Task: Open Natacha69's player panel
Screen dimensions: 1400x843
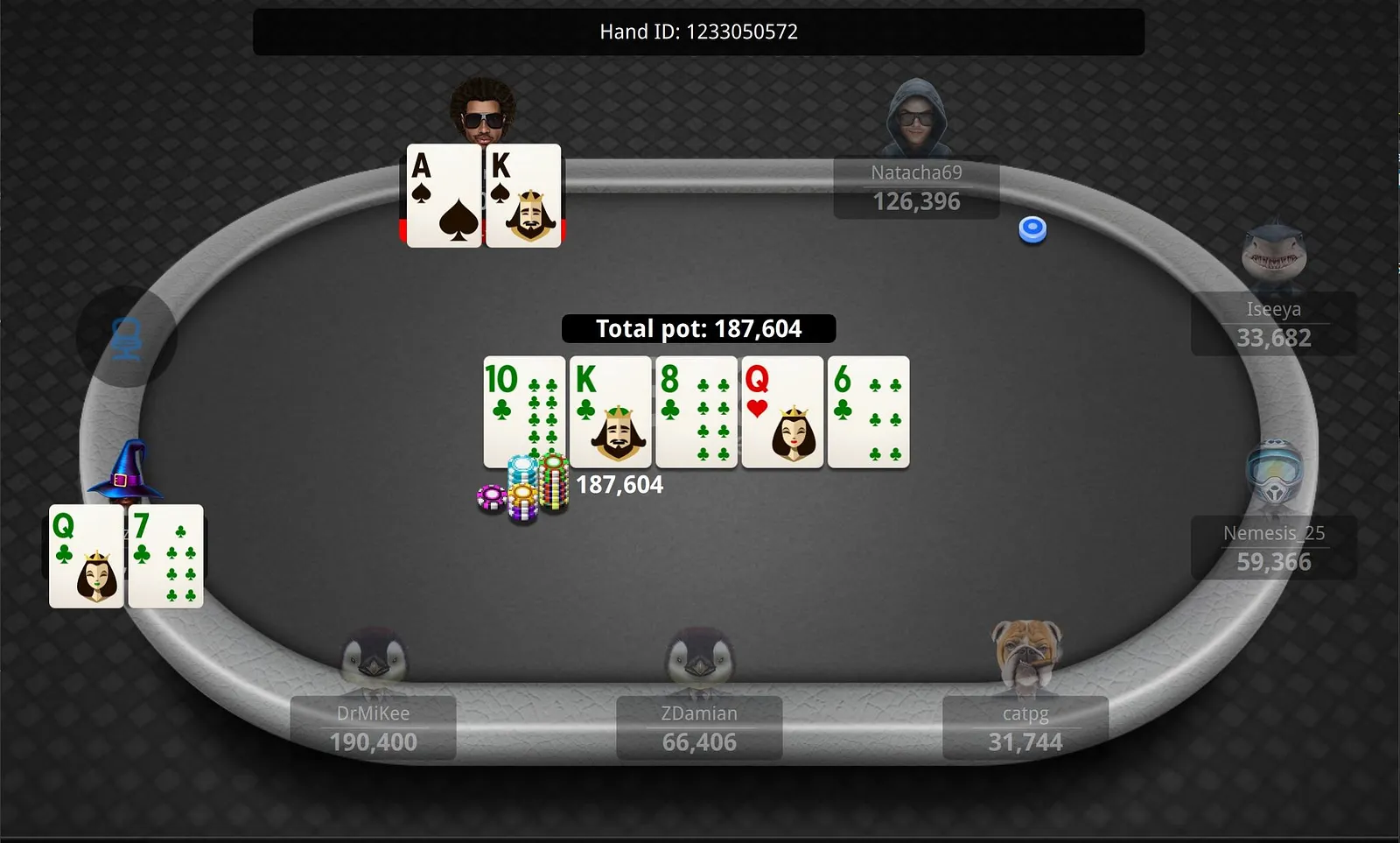Action: click(916, 188)
